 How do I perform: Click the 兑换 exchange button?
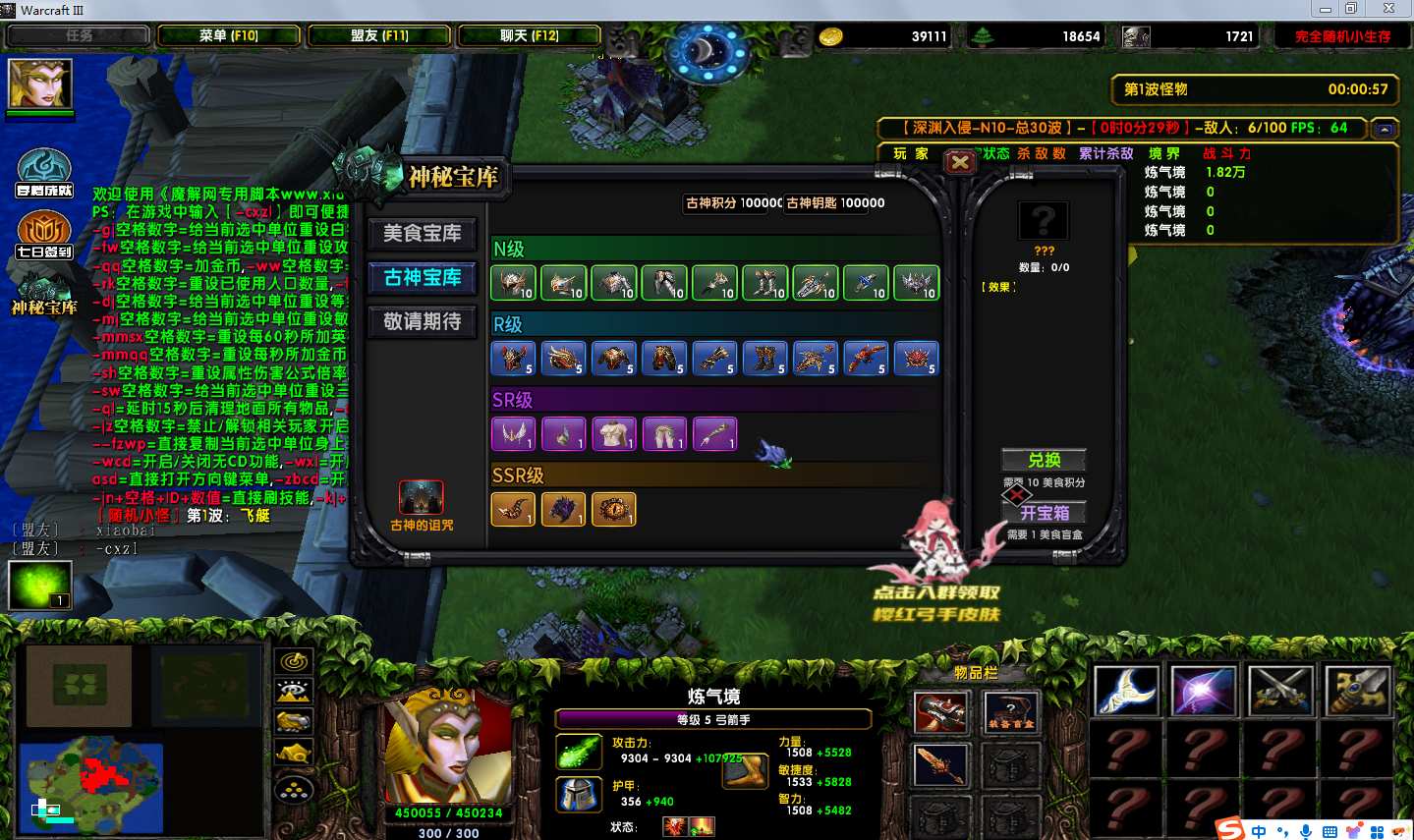(1044, 460)
